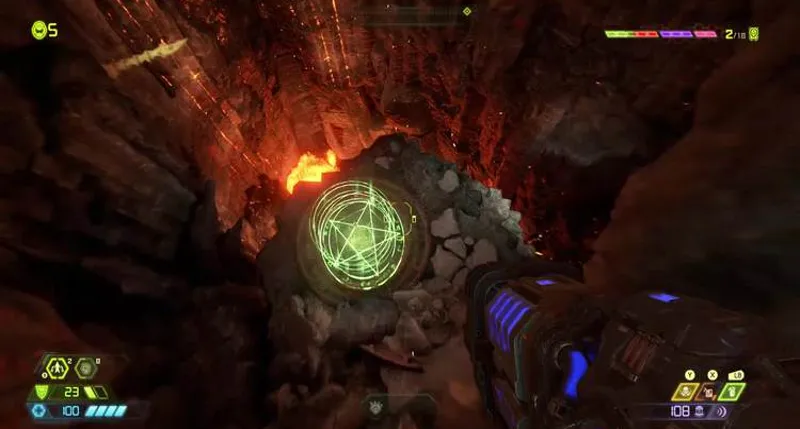Click the green armor shield icon
The width and height of the screenshot is (800, 429).
(42, 391)
